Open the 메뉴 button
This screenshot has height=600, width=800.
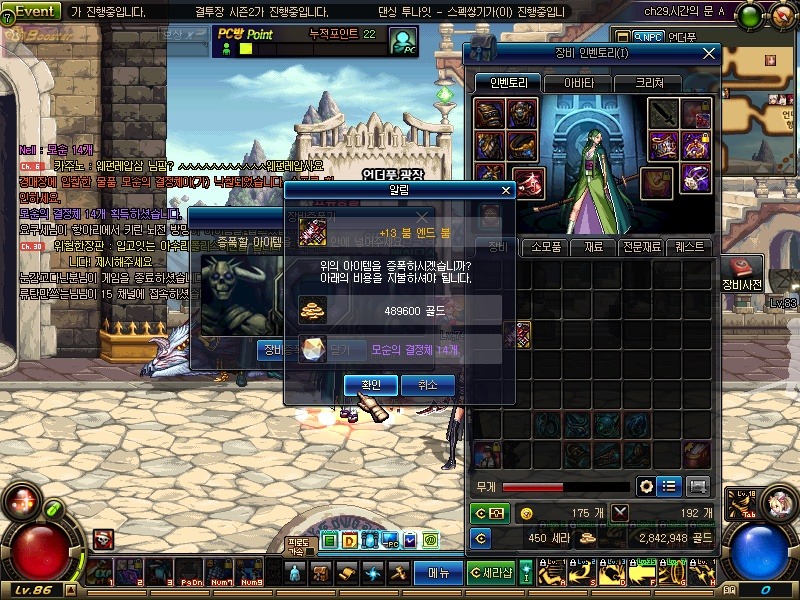[x=438, y=573]
